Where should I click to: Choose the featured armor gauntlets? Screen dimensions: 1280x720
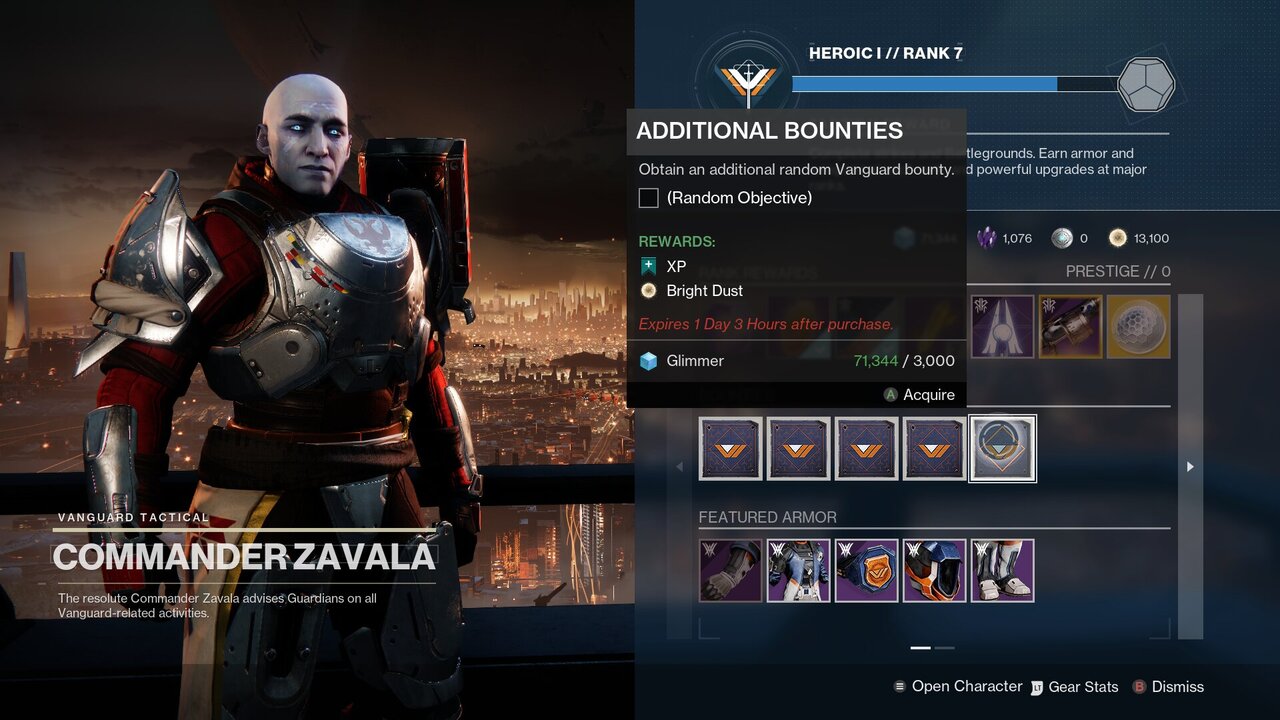click(731, 571)
